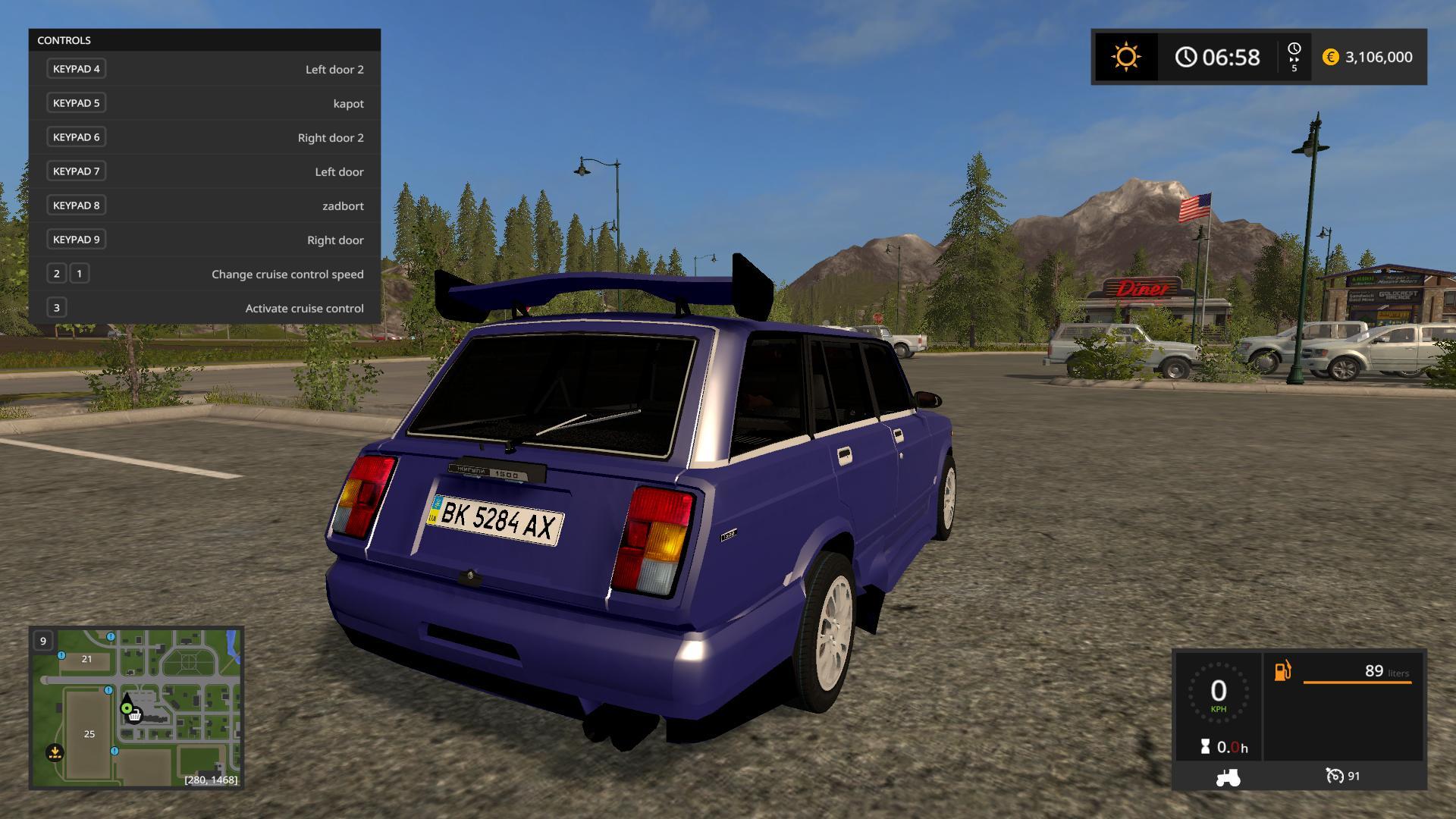Select field 25 on the minimap

pyautogui.click(x=89, y=733)
